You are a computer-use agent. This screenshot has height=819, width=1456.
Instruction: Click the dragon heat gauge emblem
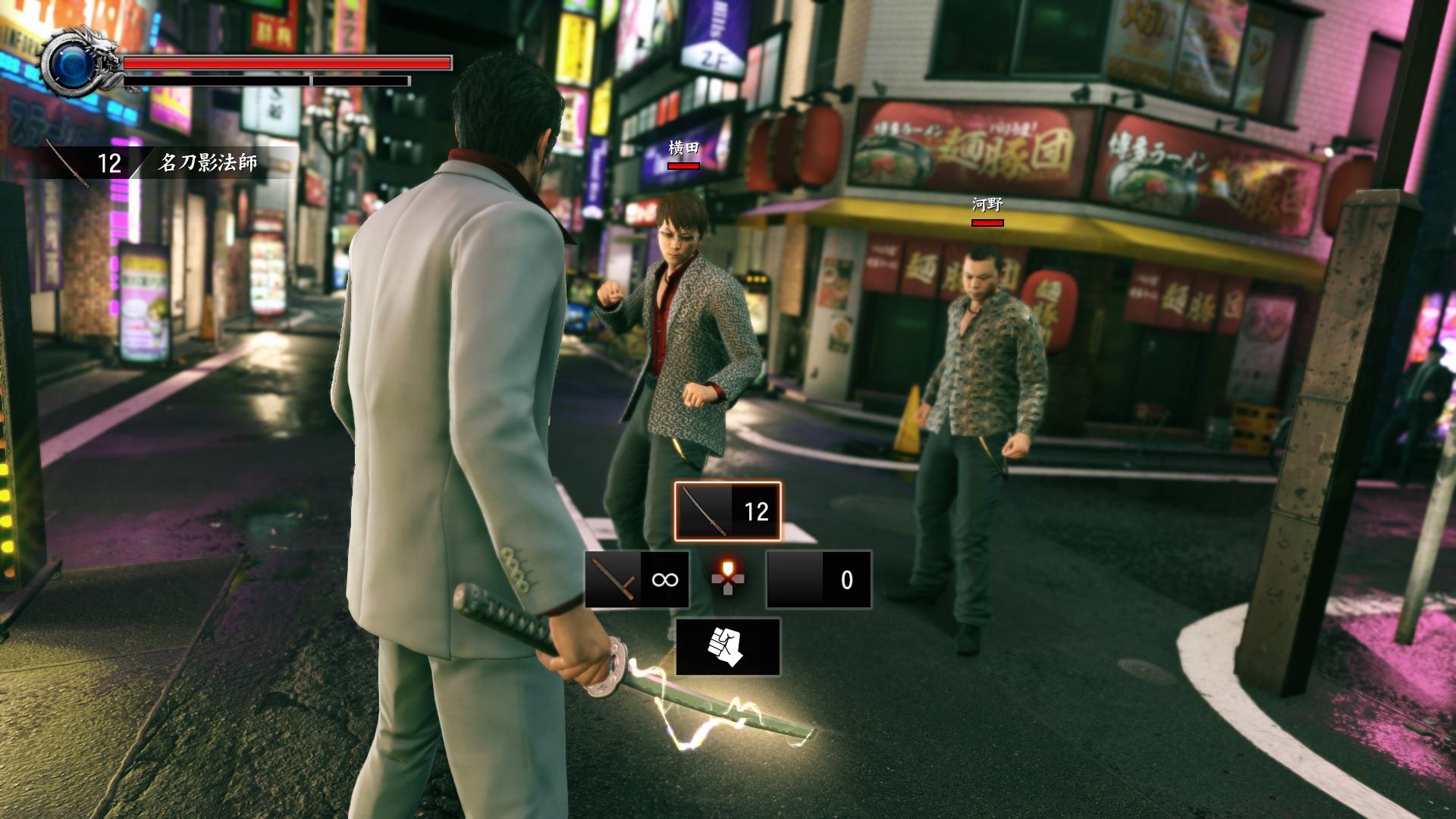tap(76, 64)
